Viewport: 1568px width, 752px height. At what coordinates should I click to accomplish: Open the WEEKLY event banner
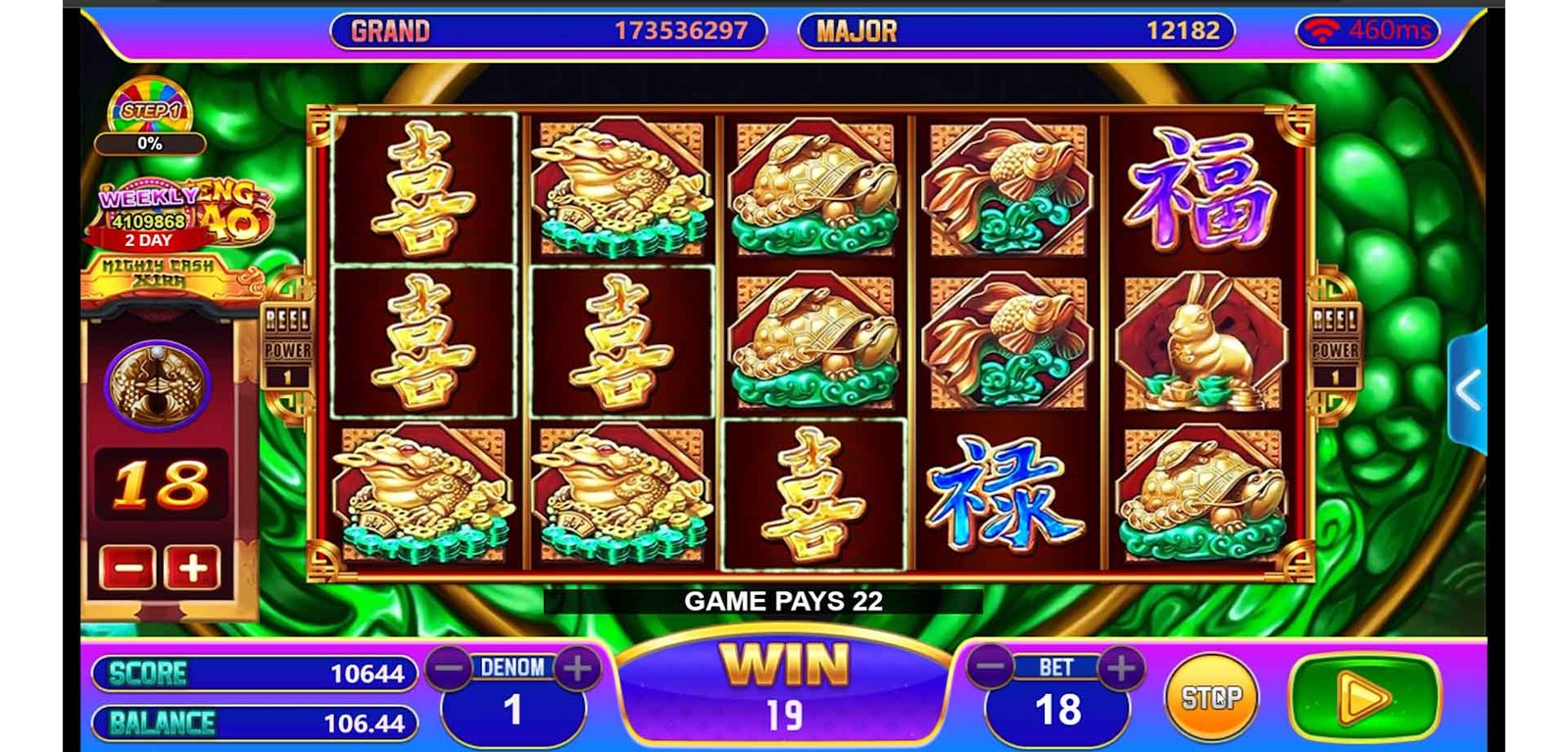click(181, 216)
